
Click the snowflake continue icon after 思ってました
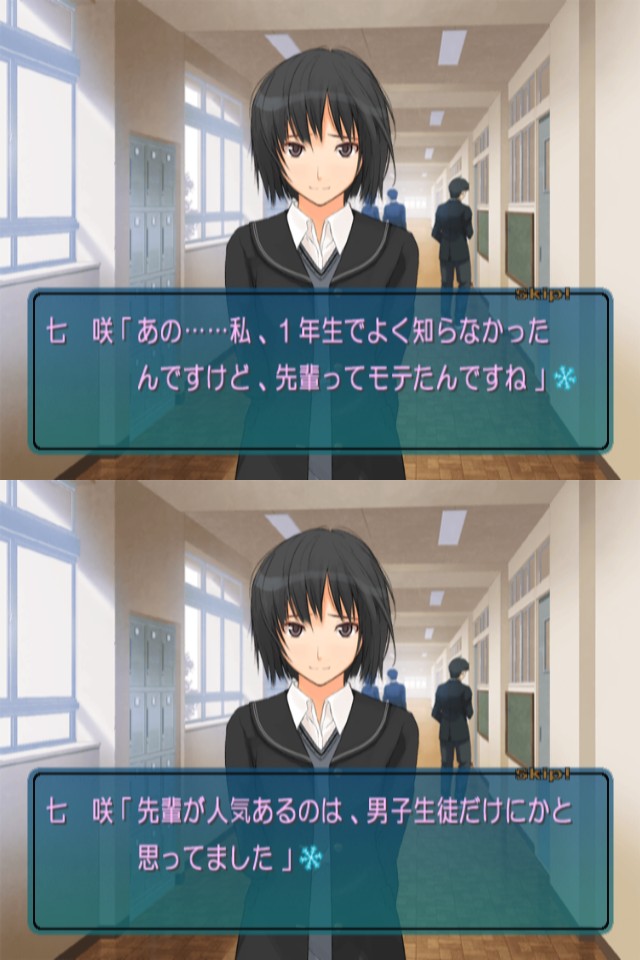tap(311, 858)
